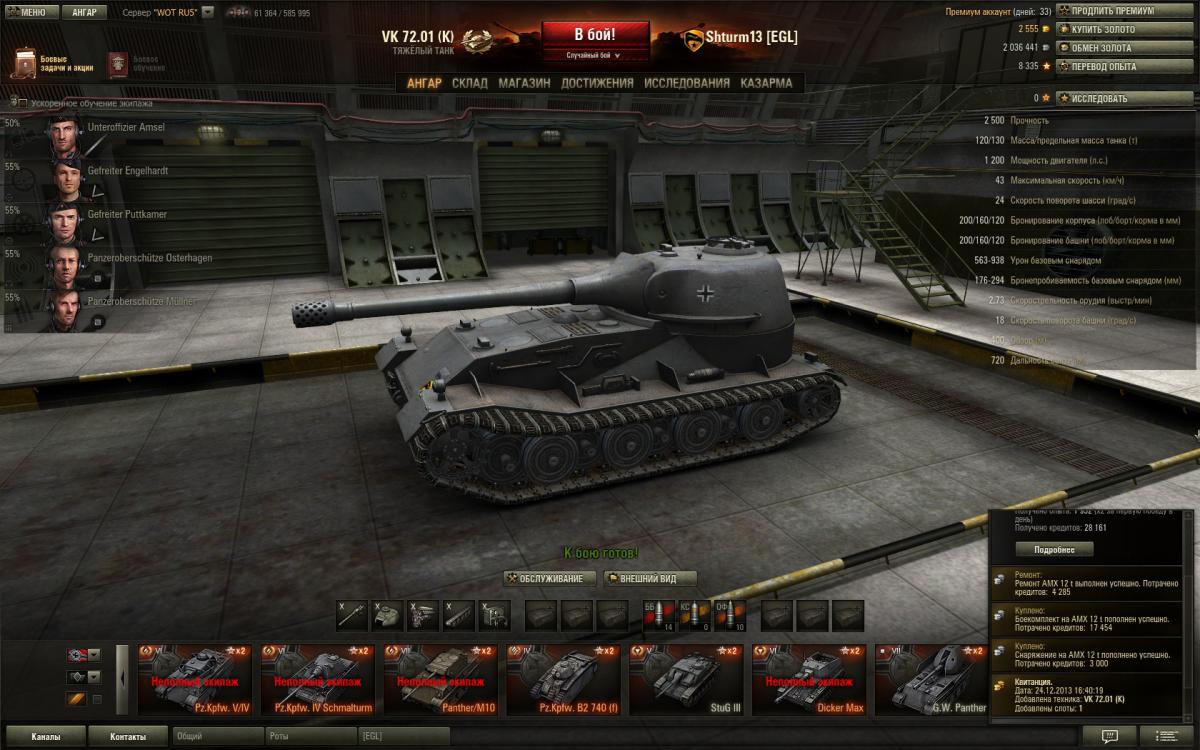Start battle with the В бой! button
1200x750 pixels.
pyautogui.click(x=598, y=33)
